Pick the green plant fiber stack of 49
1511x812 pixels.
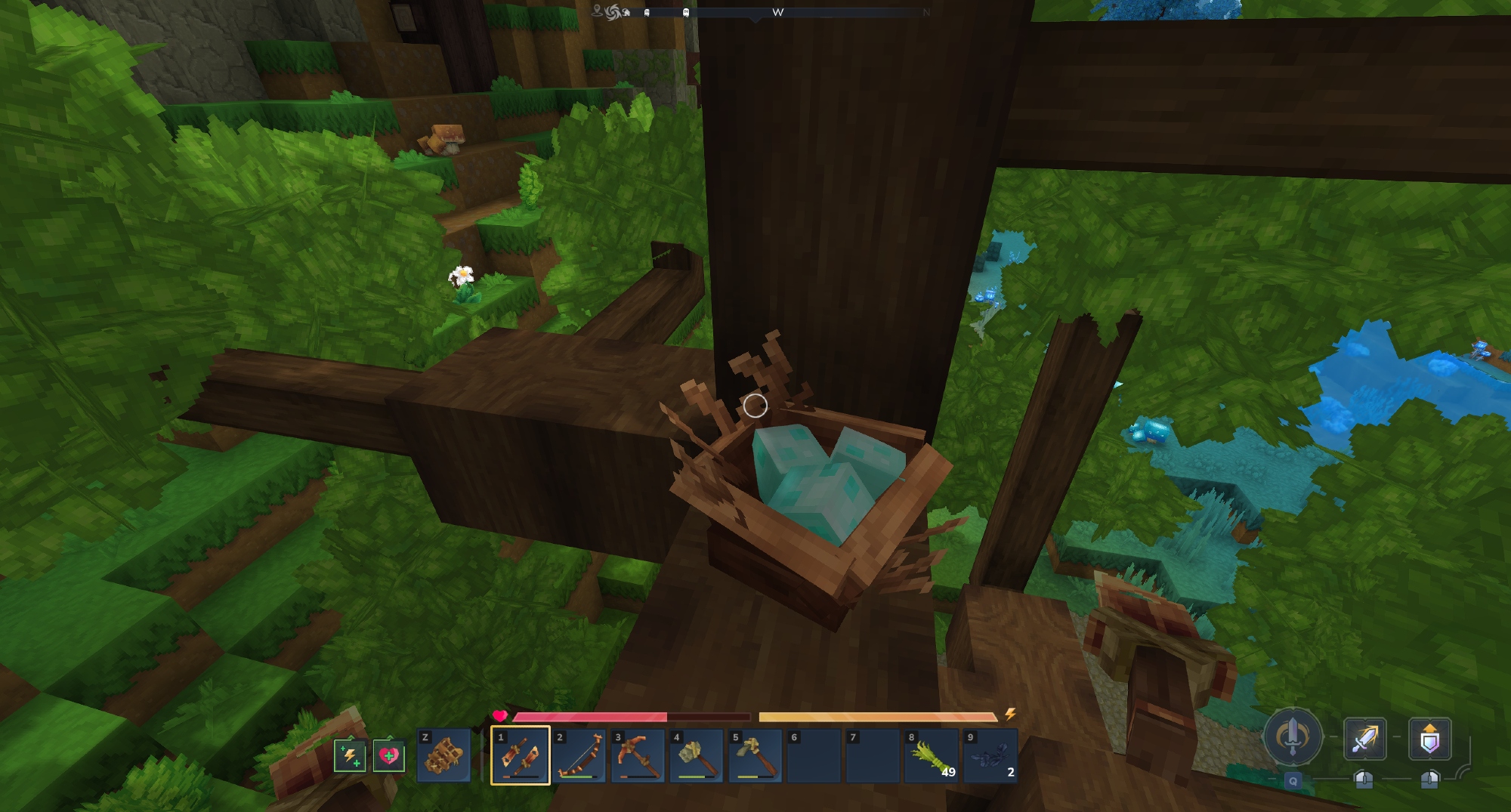(x=931, y=755)
